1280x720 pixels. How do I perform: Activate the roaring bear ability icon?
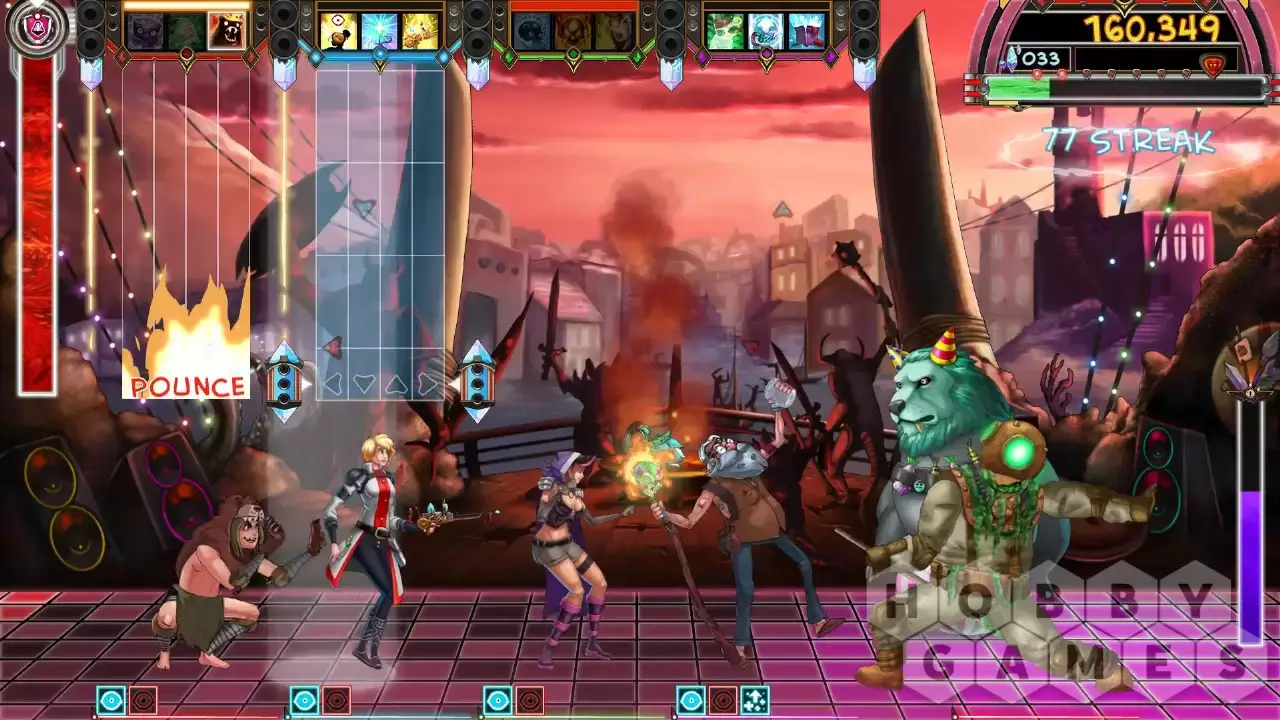point(226,31)
